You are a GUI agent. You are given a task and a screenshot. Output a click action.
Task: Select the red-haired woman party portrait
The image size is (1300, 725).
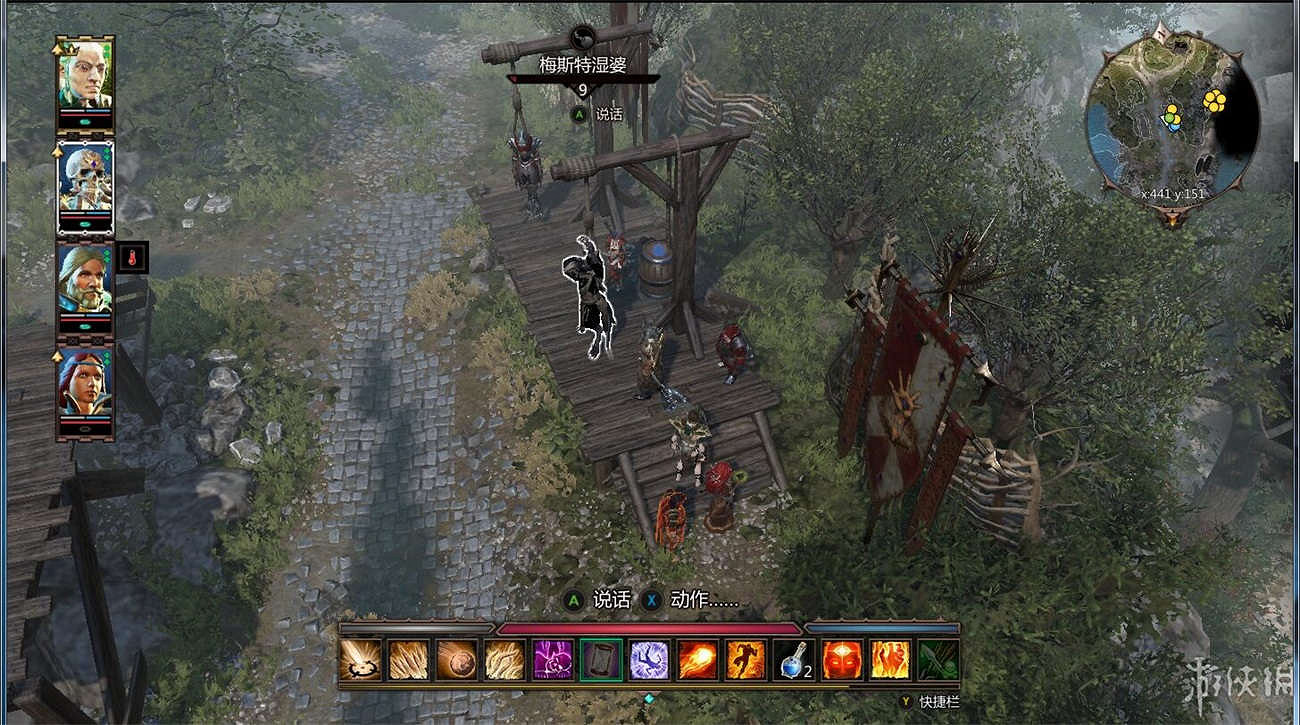85,382
